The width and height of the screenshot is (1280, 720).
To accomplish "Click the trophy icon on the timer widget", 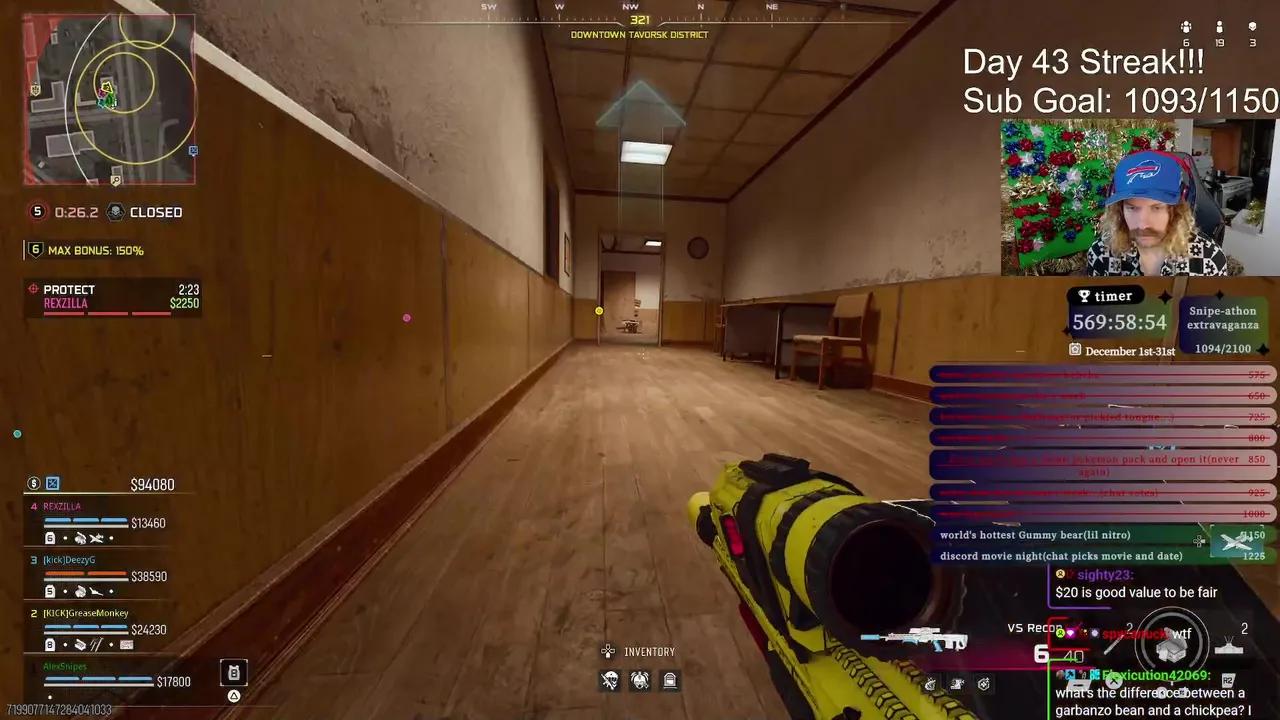I will 1084,296.
